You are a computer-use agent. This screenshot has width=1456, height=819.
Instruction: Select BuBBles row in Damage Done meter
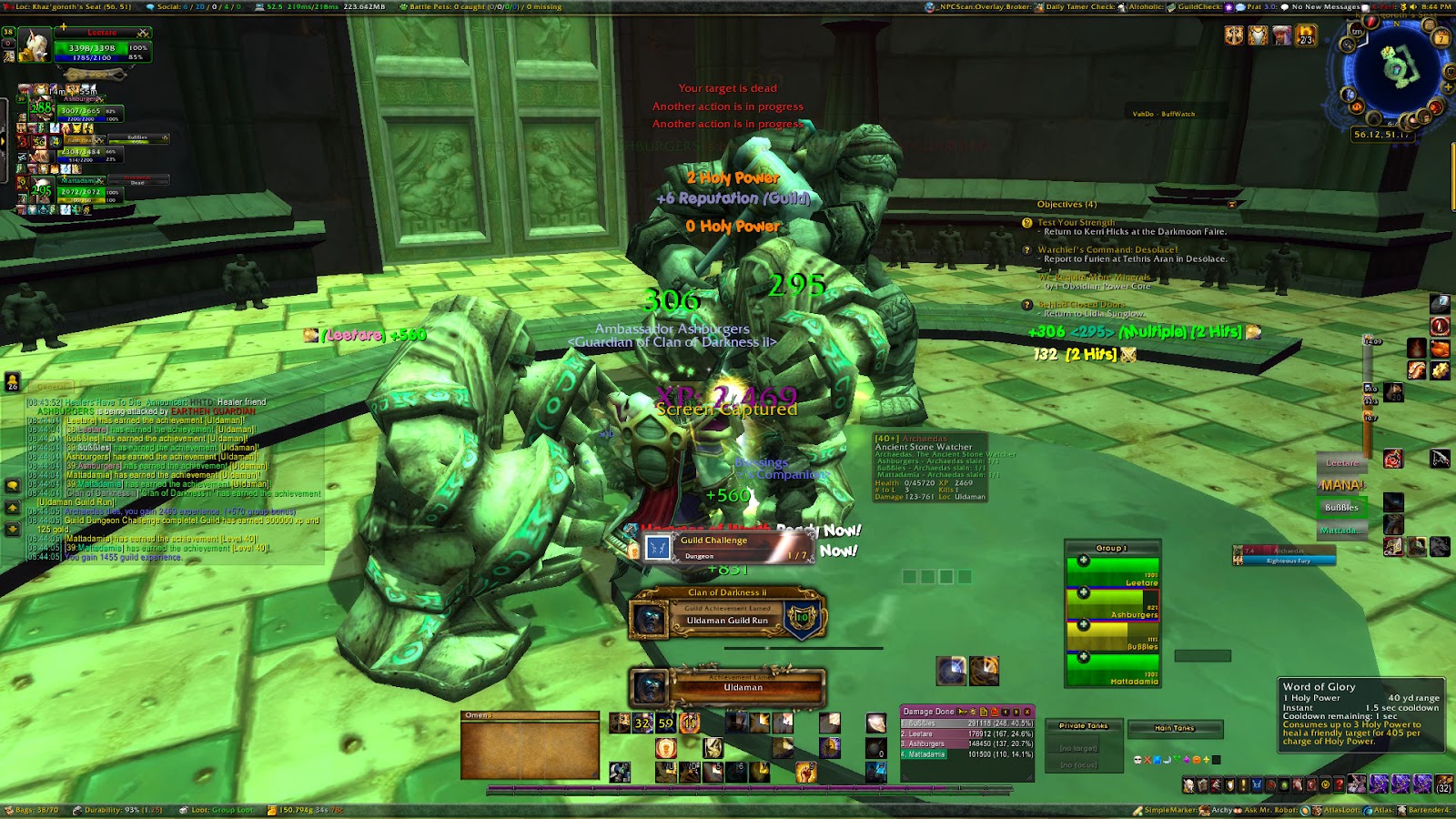point(966,723)
